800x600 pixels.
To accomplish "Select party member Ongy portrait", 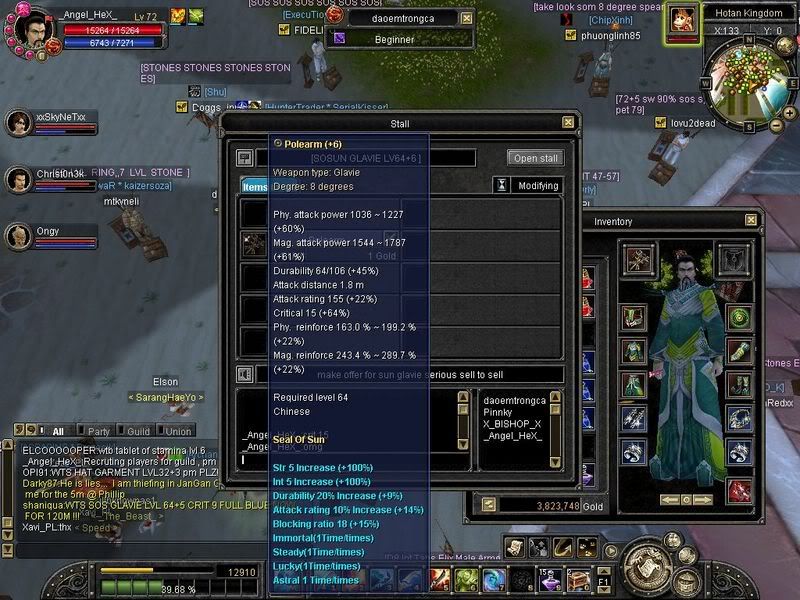I will tap(20, 237).
